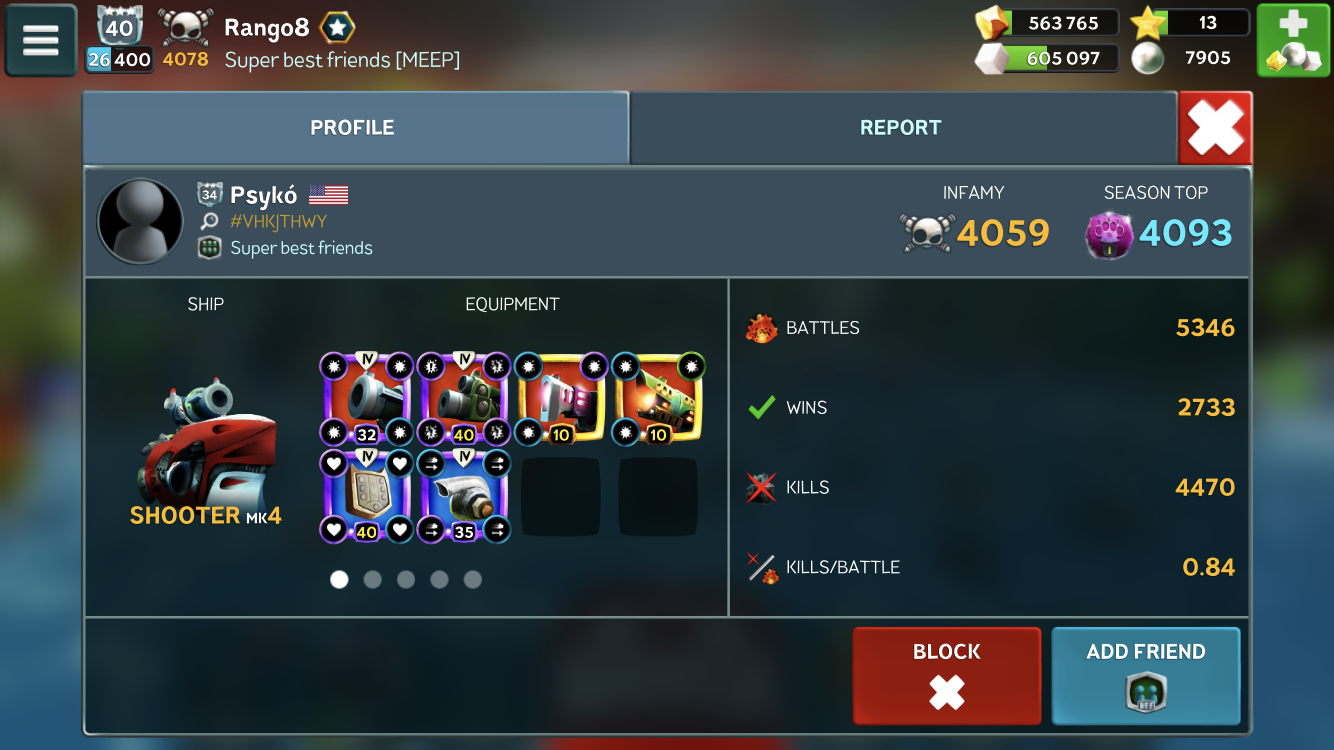Open the gold currency counter

(1046, 23)
